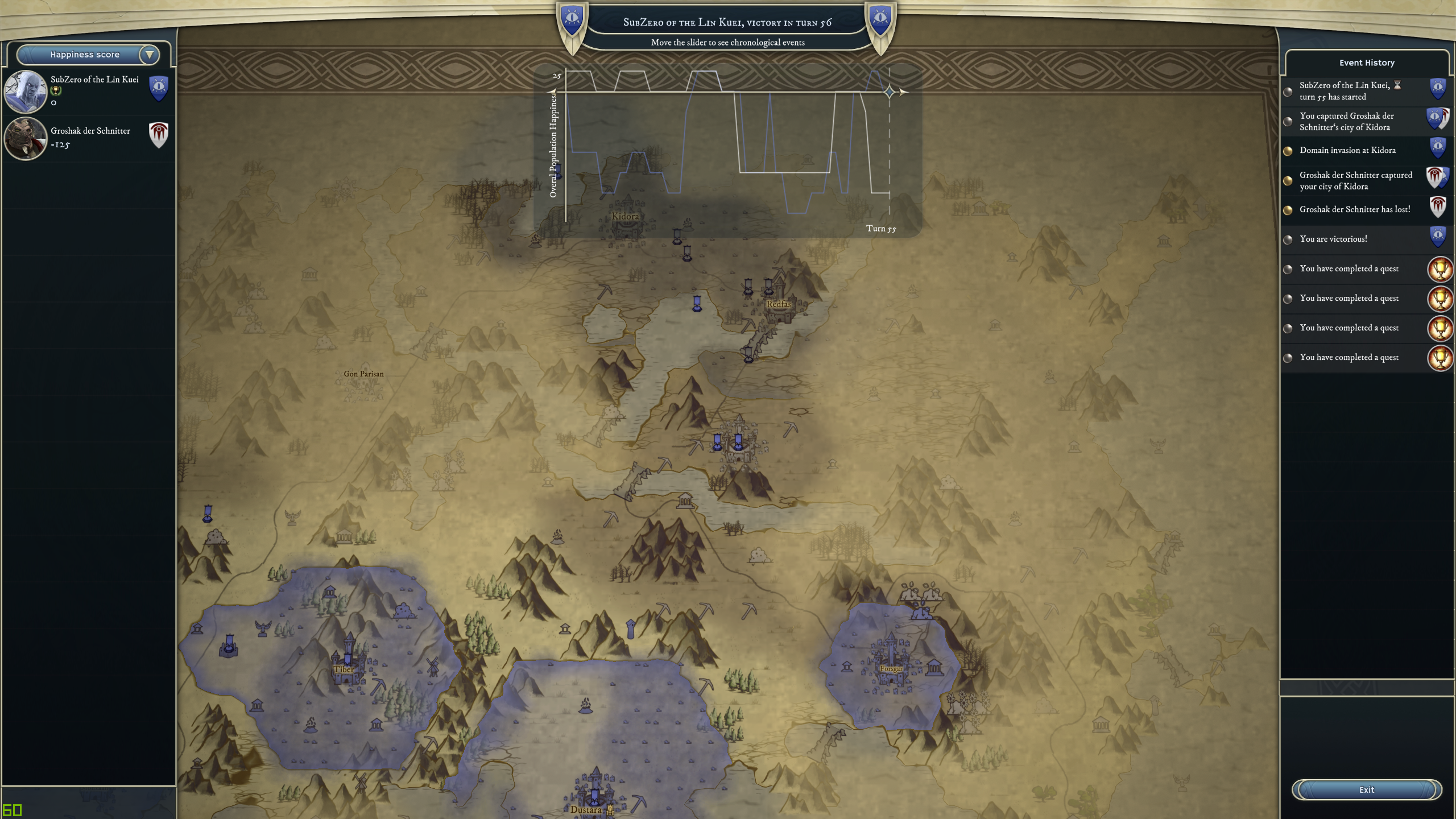Select Groshak der Schnitter player row

click(89, 138)
